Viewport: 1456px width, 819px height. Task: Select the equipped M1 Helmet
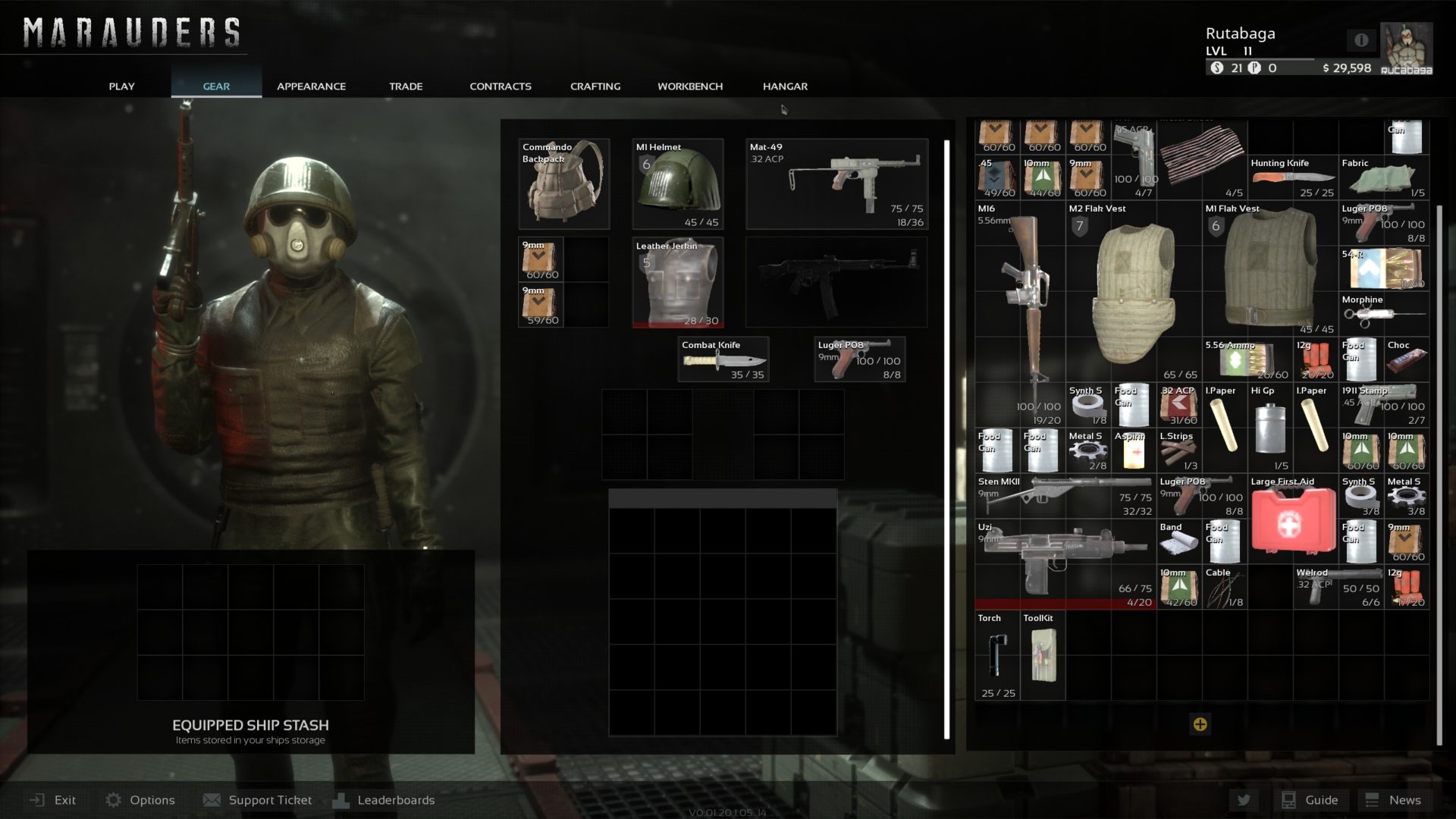677,184
